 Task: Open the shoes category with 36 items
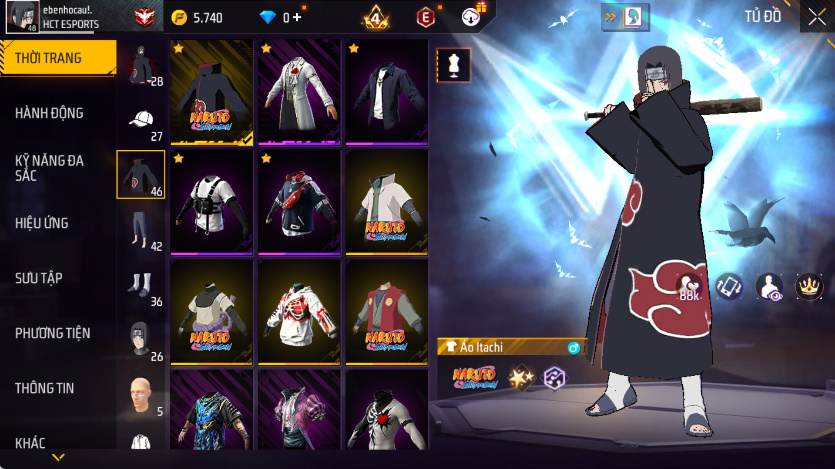(x=141, y=285)
